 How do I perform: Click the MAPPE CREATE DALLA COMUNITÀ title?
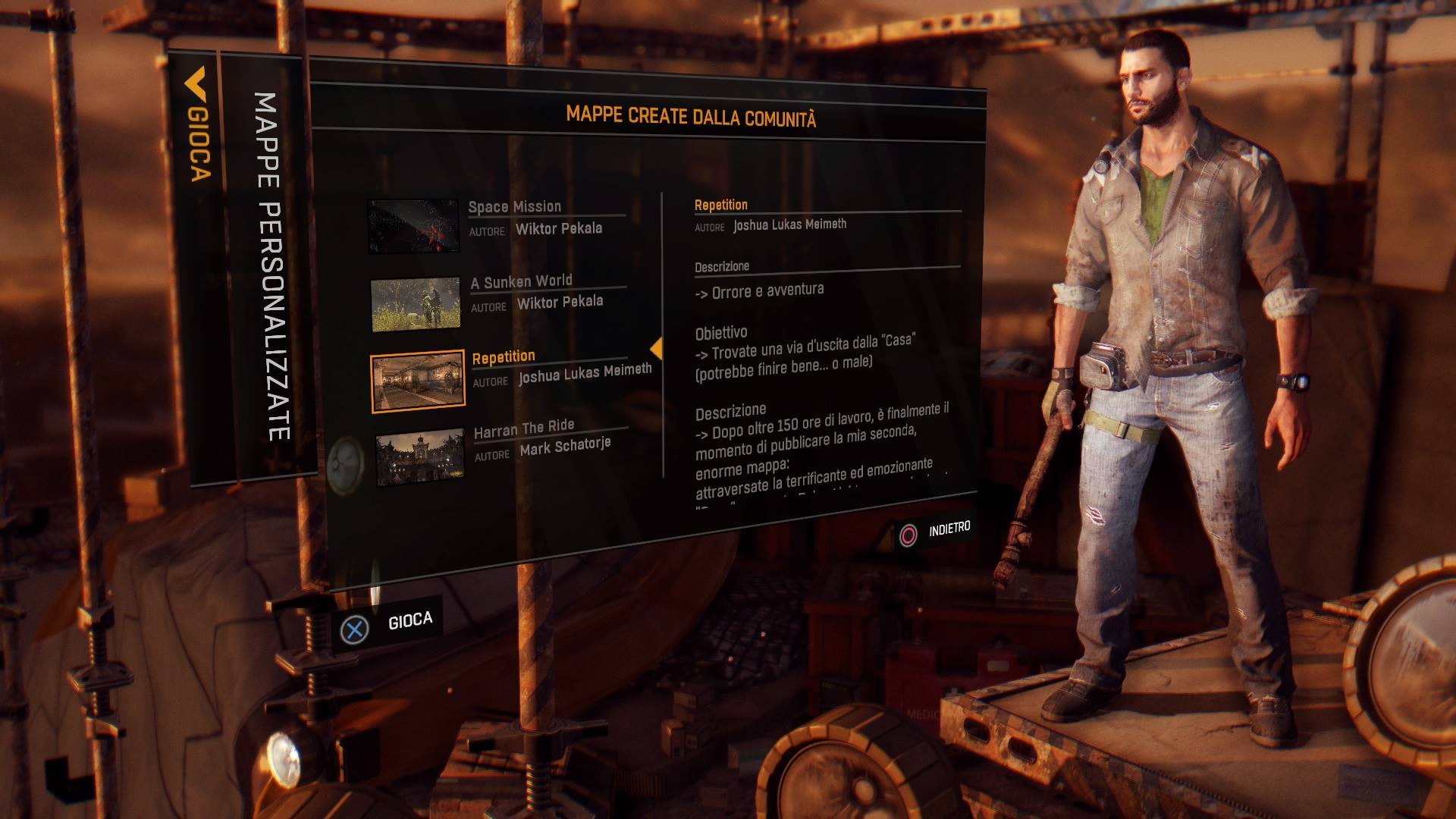691,115
